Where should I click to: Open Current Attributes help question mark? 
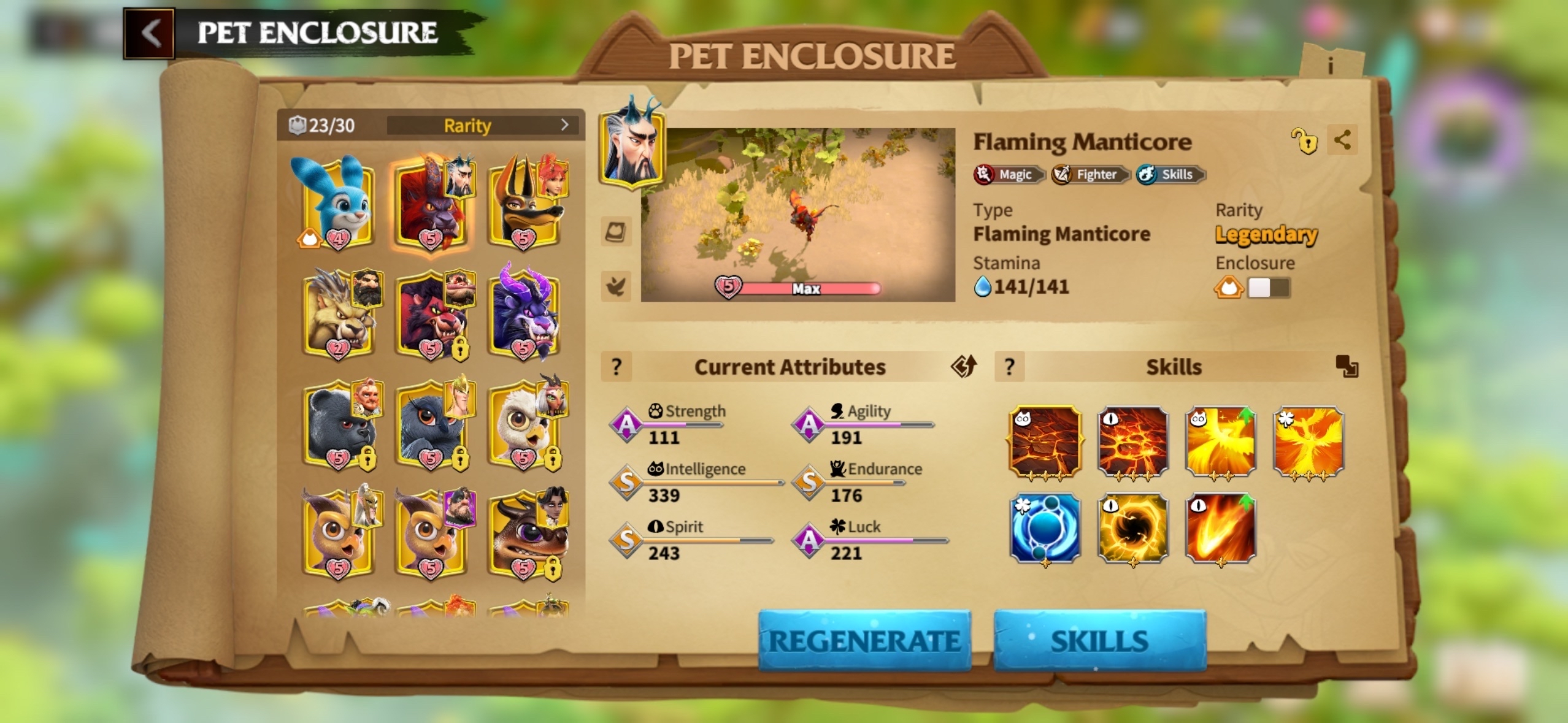[x=617, y=367]
